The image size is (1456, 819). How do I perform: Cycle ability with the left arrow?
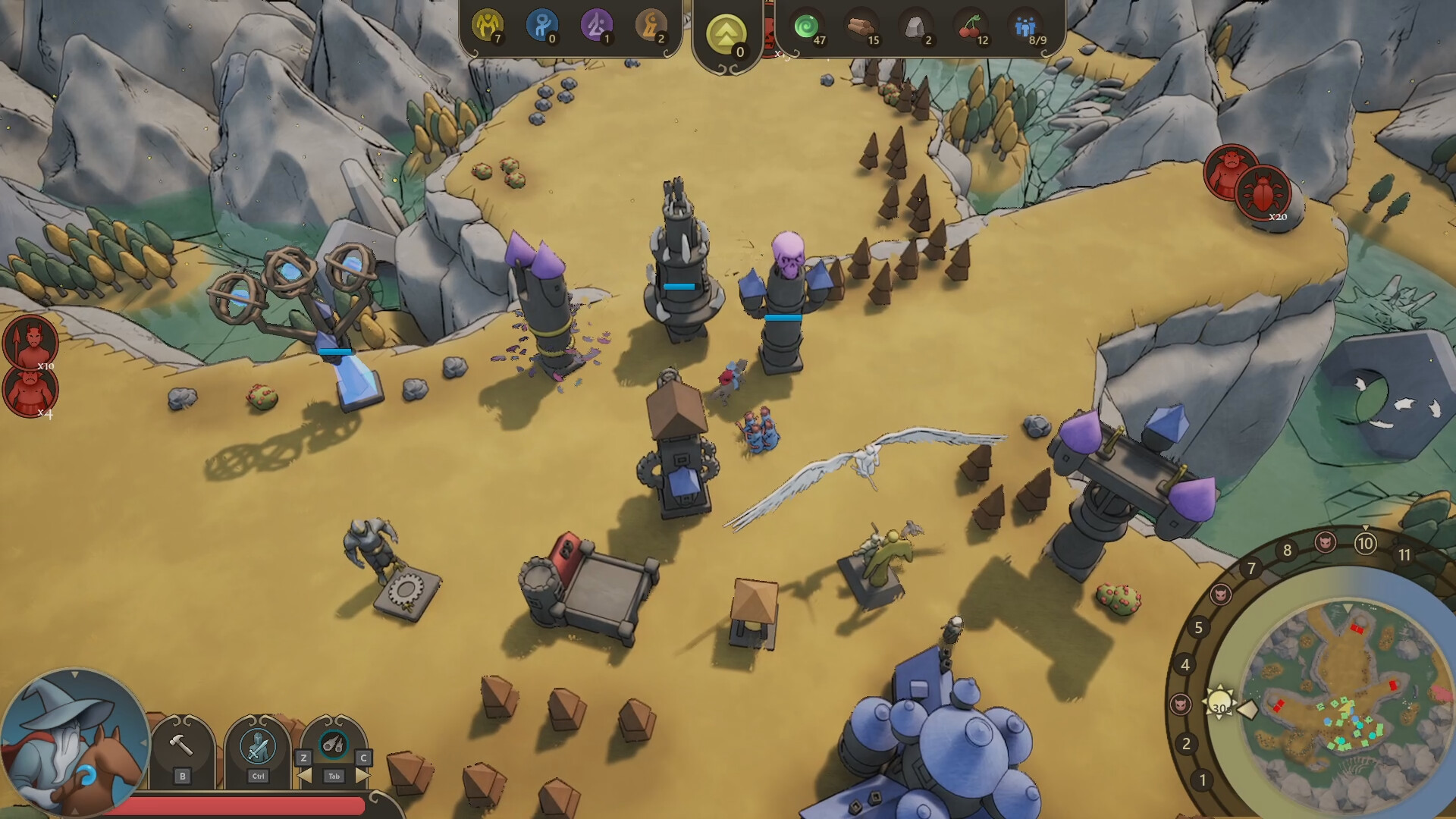point(305,776)
